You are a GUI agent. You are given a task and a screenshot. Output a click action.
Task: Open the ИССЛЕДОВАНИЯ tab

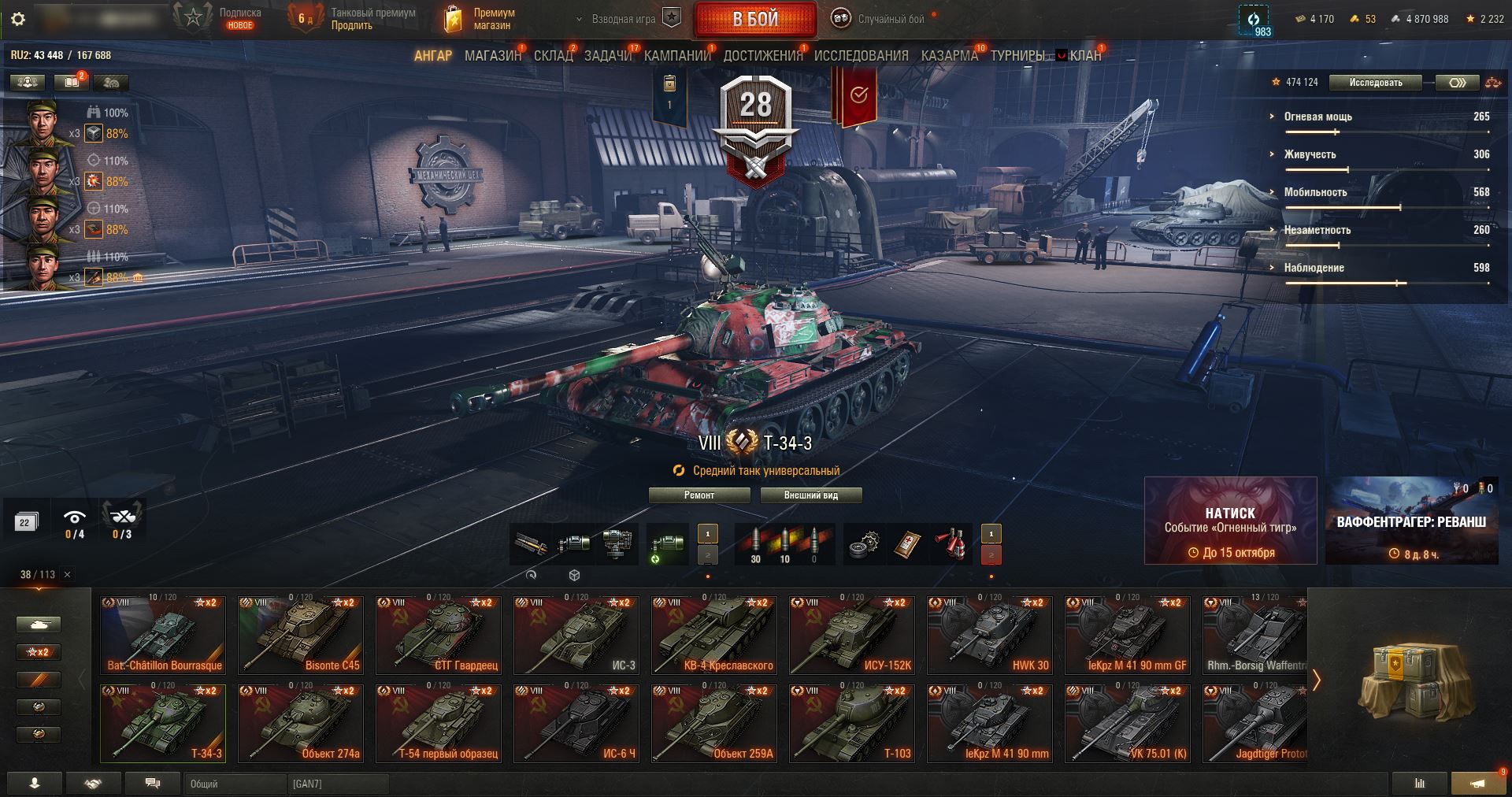[x=861, y=56]
